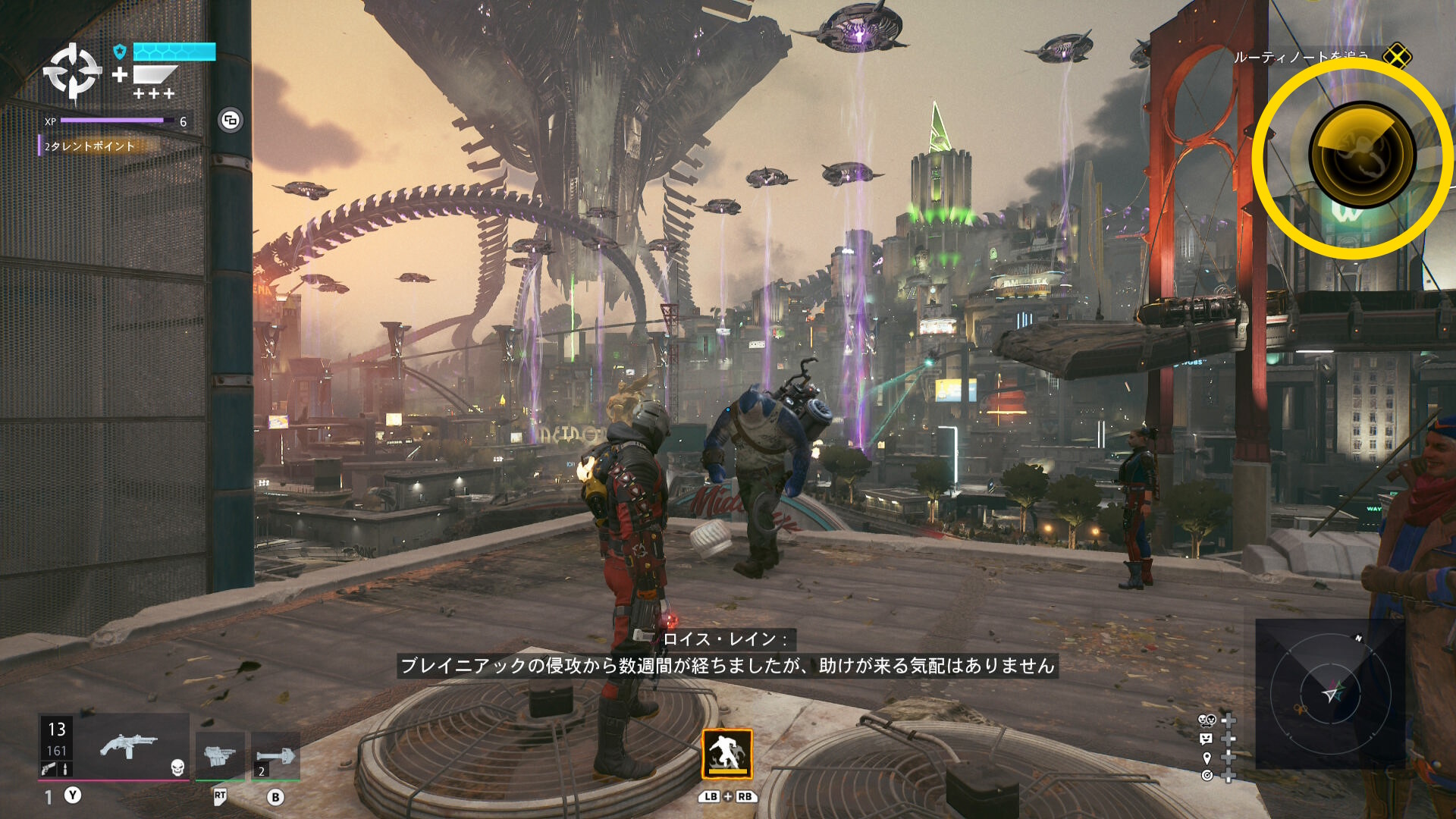
Task: Activate the orange traversal ability icon
Action: 726,754
